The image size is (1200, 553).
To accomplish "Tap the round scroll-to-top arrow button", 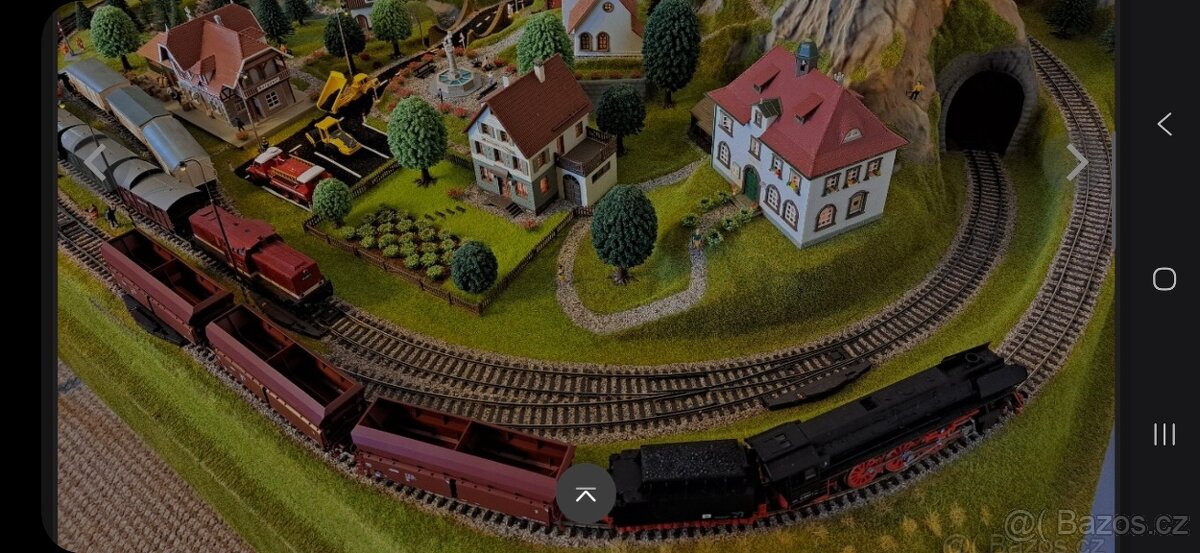I will [586, 494].
